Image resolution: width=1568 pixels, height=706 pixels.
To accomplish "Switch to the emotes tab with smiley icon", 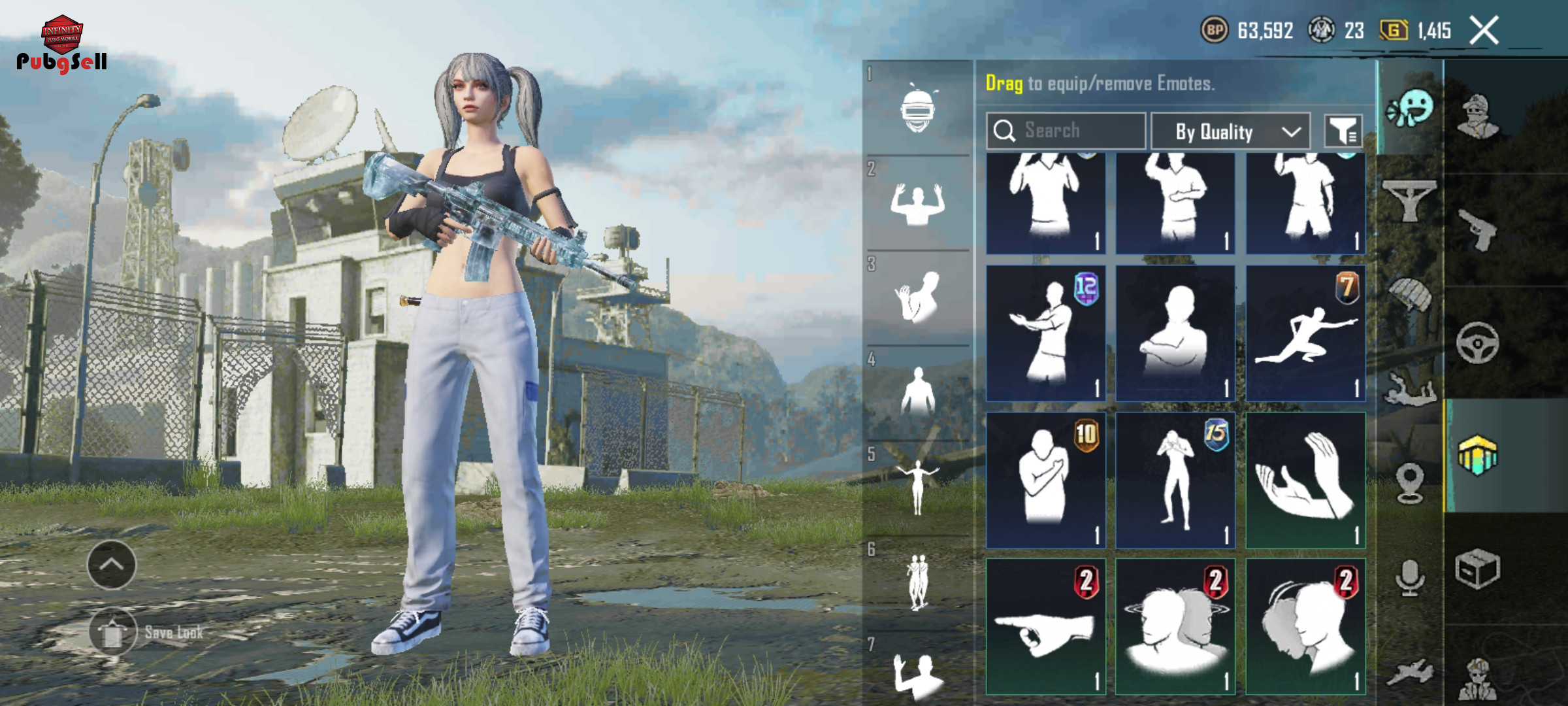I will coord(1410,109).
